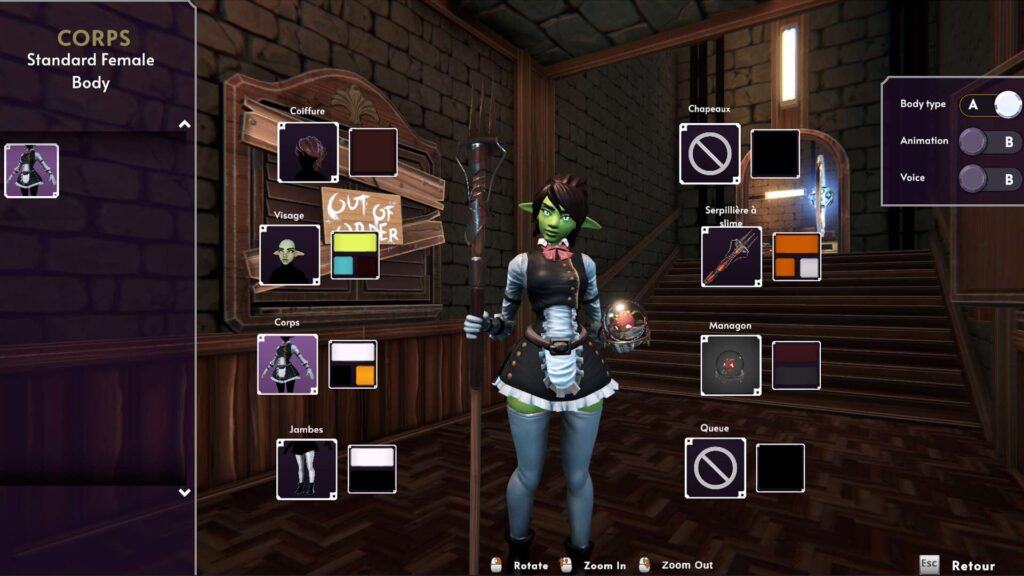Screen dimensions: 1024x576
Task: Select the Visage face slot
Action: (290, 254)
